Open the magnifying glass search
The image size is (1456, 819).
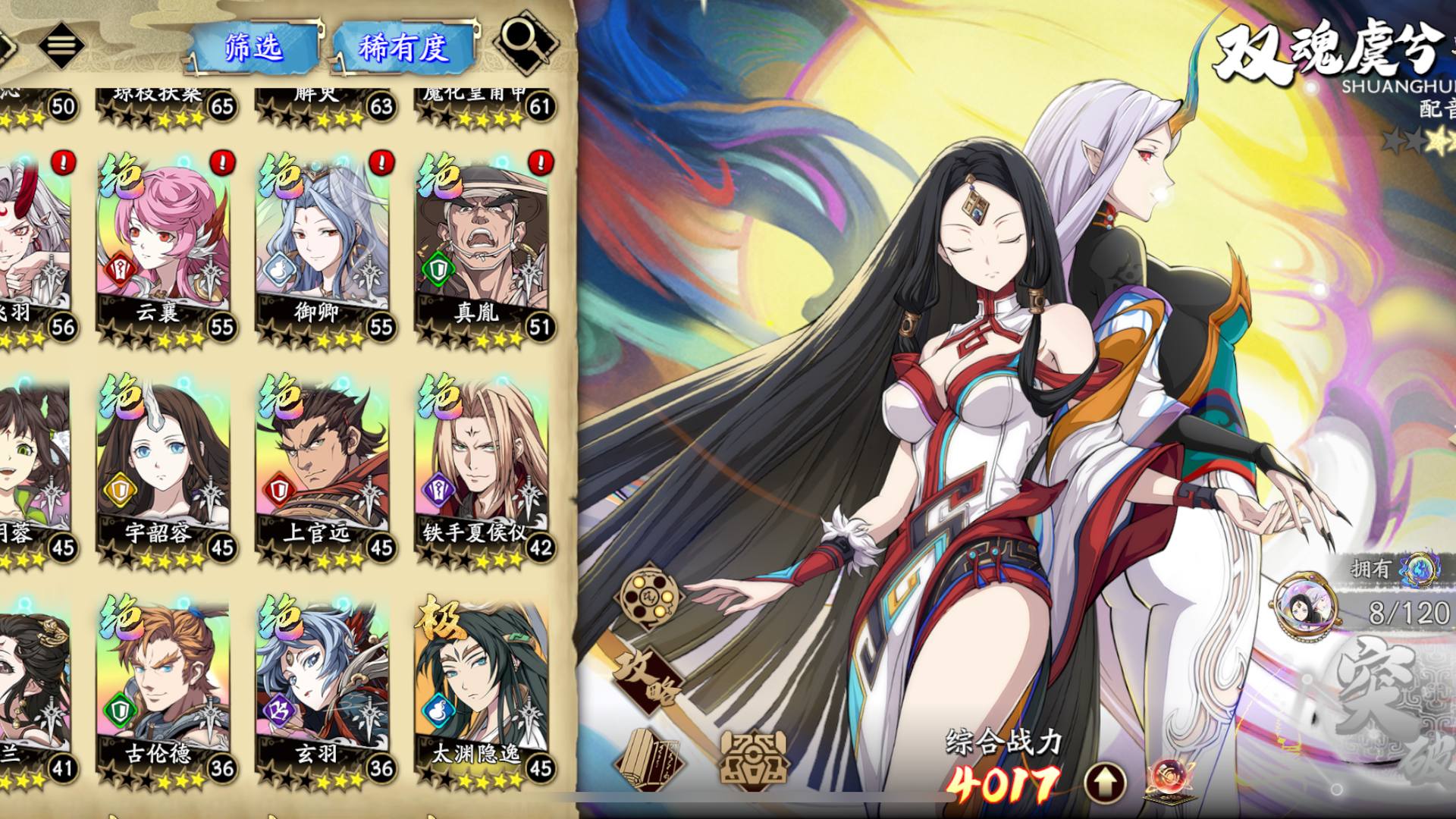click(x=525, y=42)
